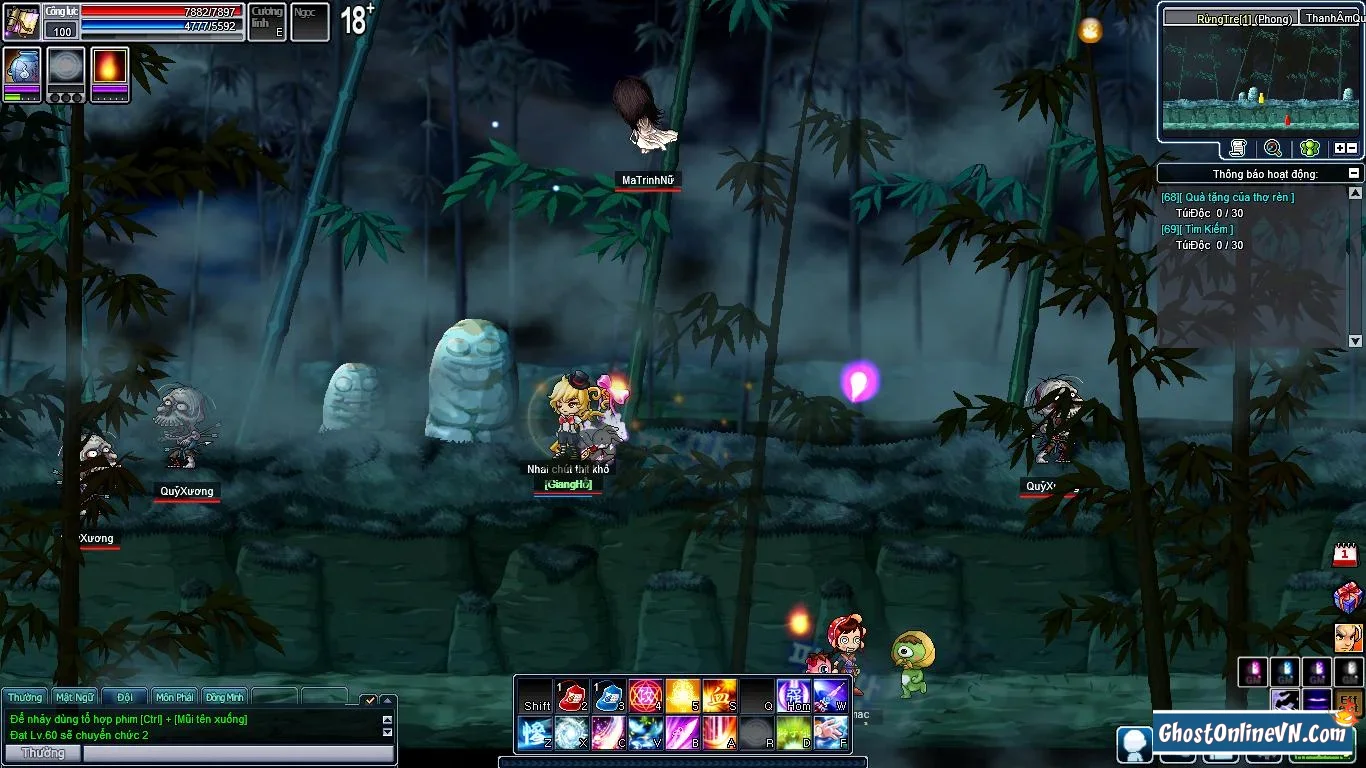Viewport: 1366px width, 768px height.
Task: Open the calendar icon on the right edge
Action: (x=1346, y=555)
